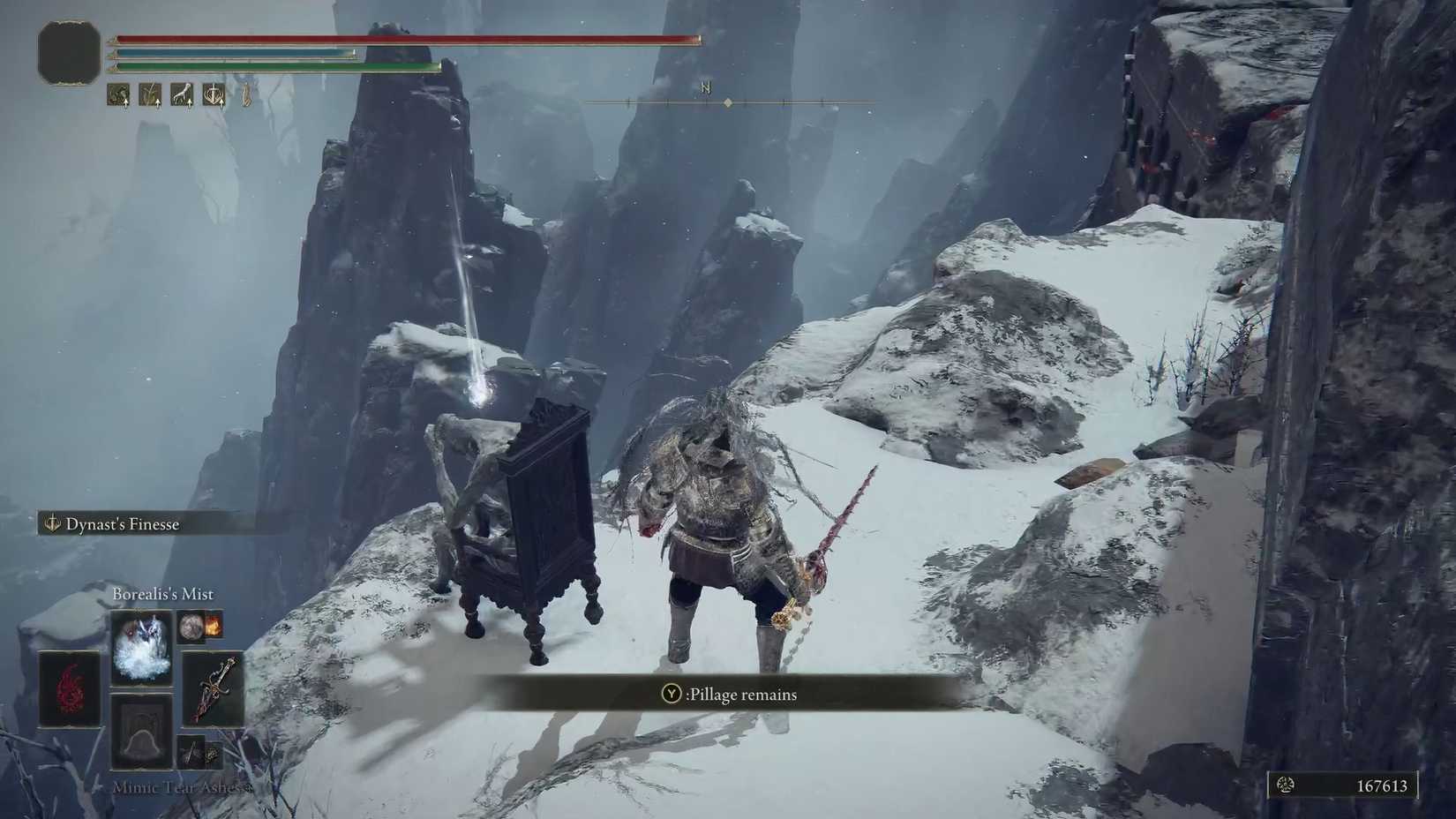The image size is (1456, 819).
Task: Click the plant-stalk buff effect icon
Action: click(x=151, y=94)
